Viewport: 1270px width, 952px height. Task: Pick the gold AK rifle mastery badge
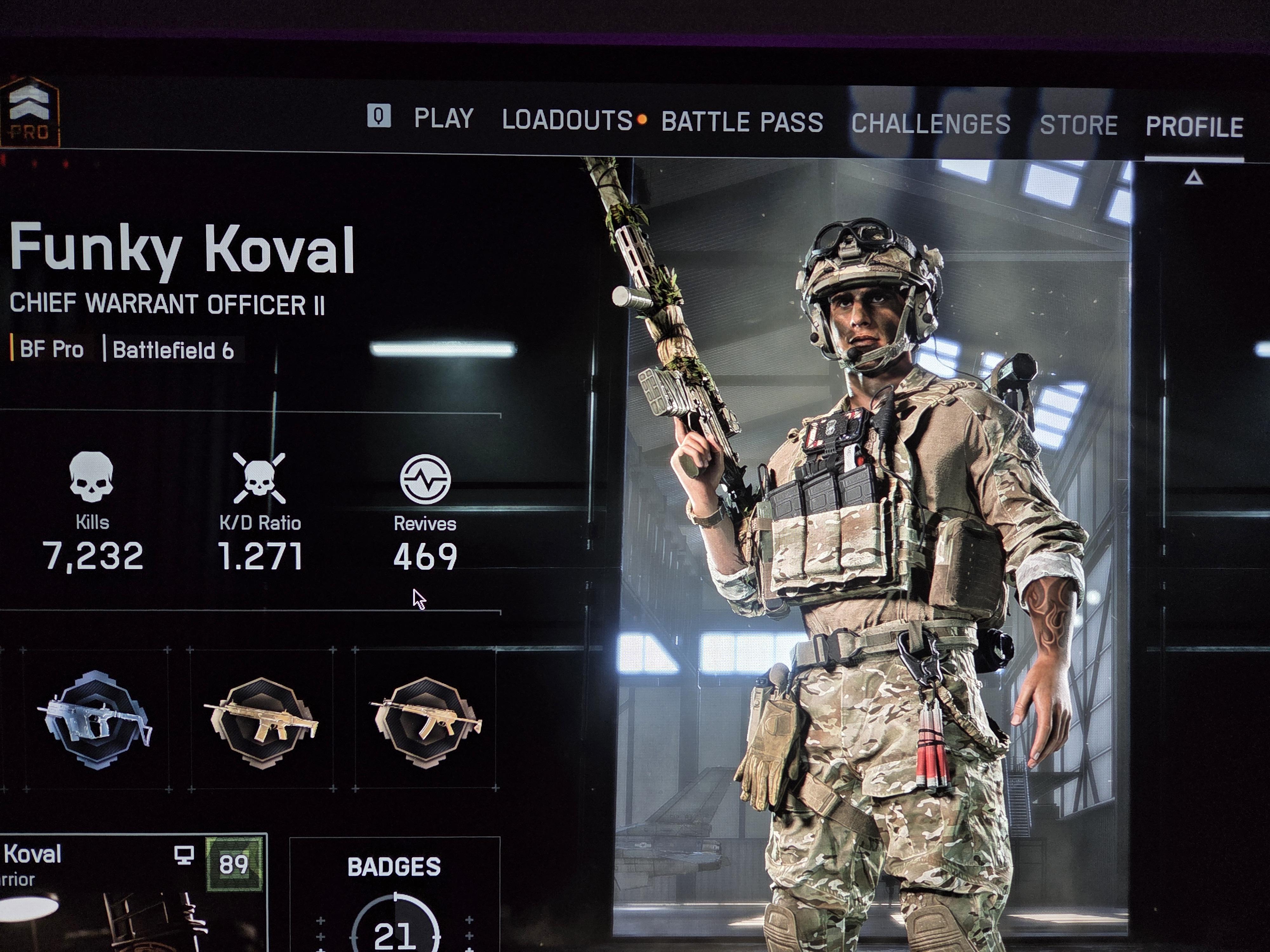(425, 720)
